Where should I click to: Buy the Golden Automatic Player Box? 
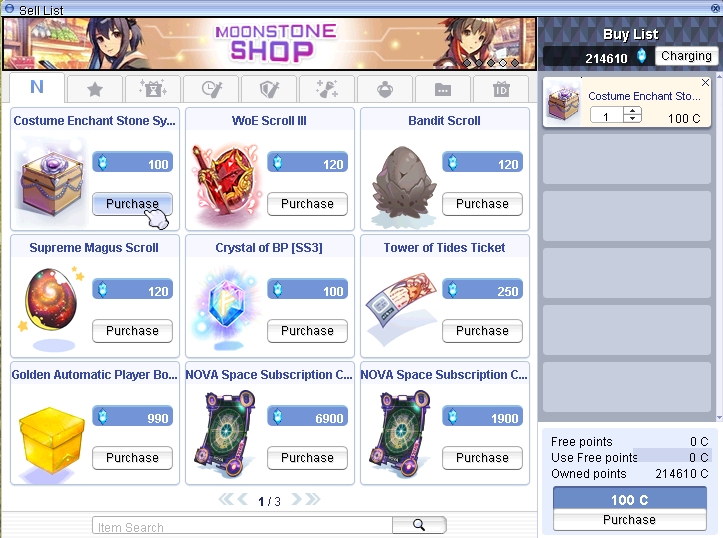tap(132, 458)
